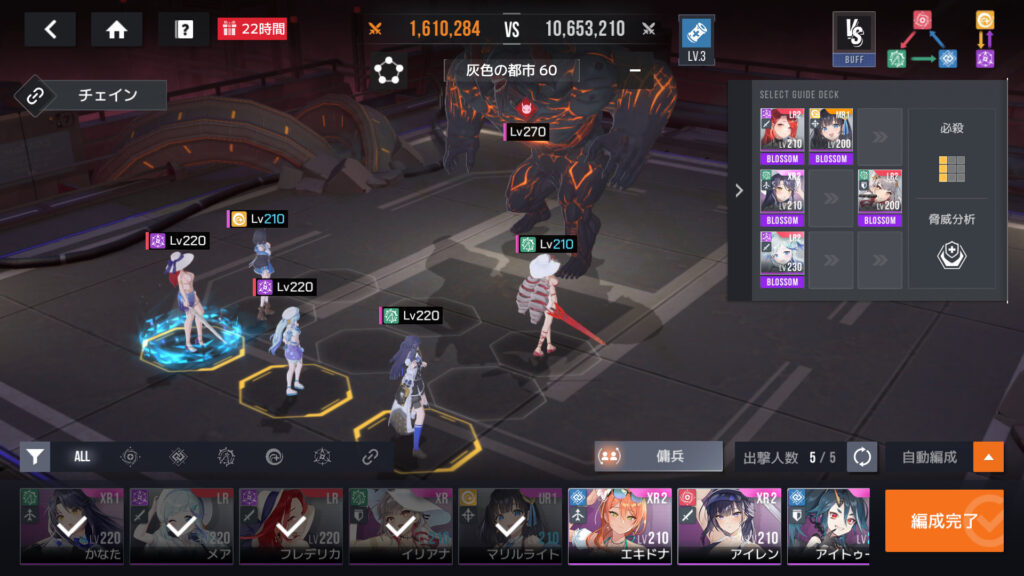
Task: Open the help question mark guide
Action: [x=184, y=30]
